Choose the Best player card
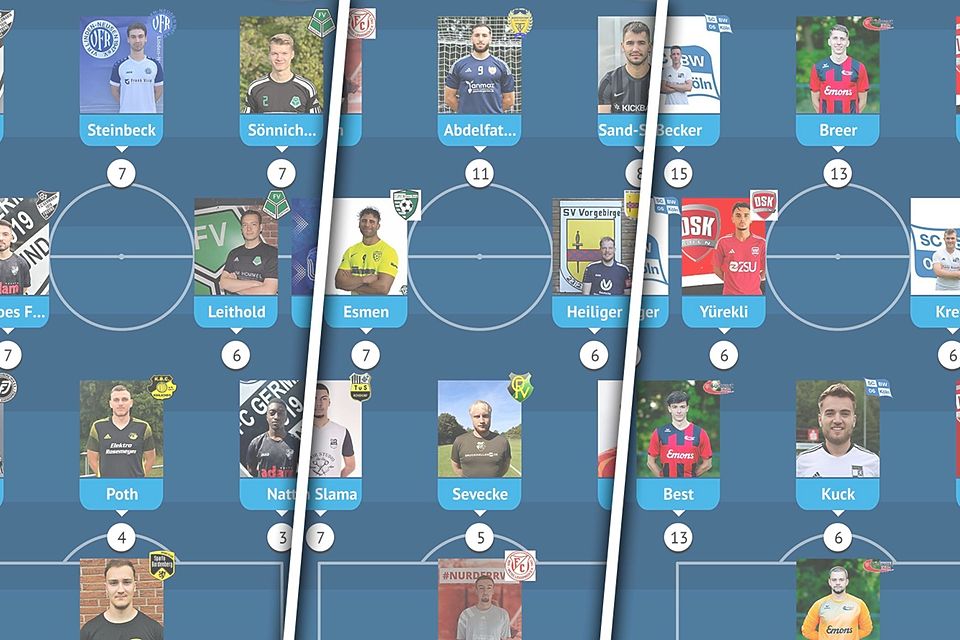960x640 pixels. point(678,431)
